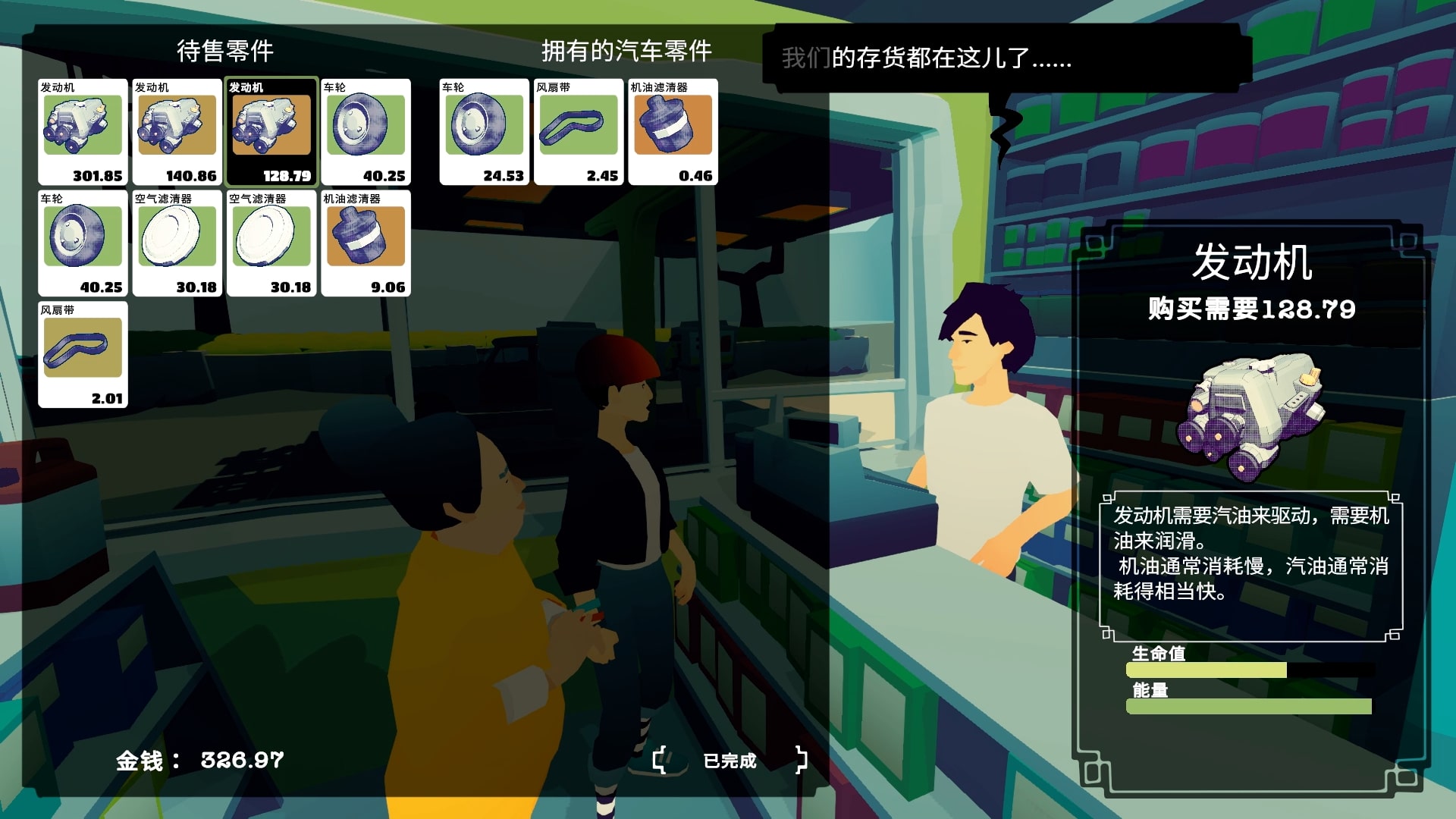Screen dimensions: 1456x819
Task: Select your owned wheel worth 24.53
Action: [x=484, y=131]
